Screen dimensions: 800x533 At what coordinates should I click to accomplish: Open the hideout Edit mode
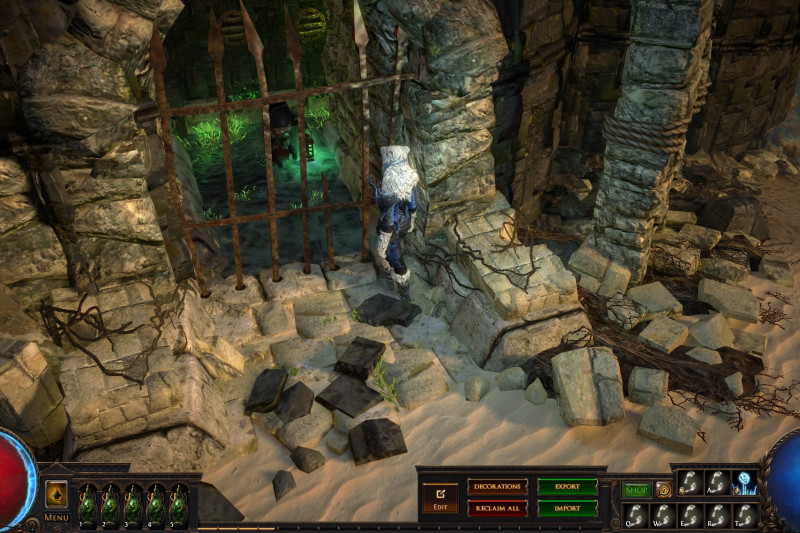[x=439, y=497]
